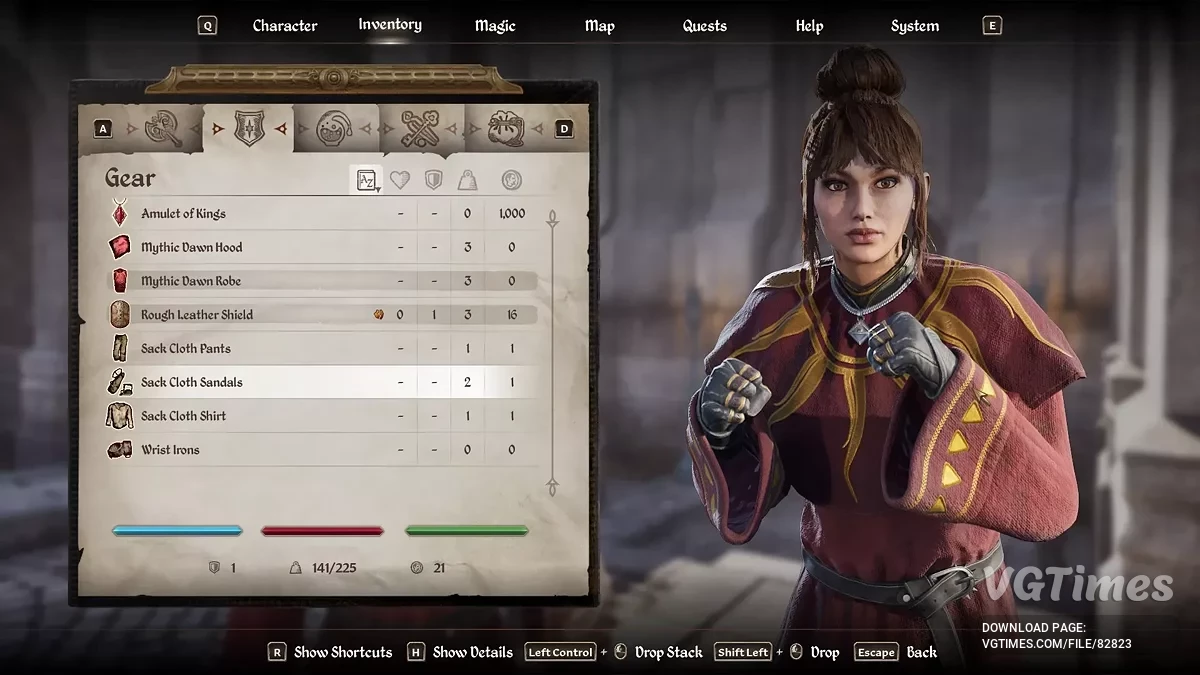Sort gear list alphabetically by name

coord(367,180)
